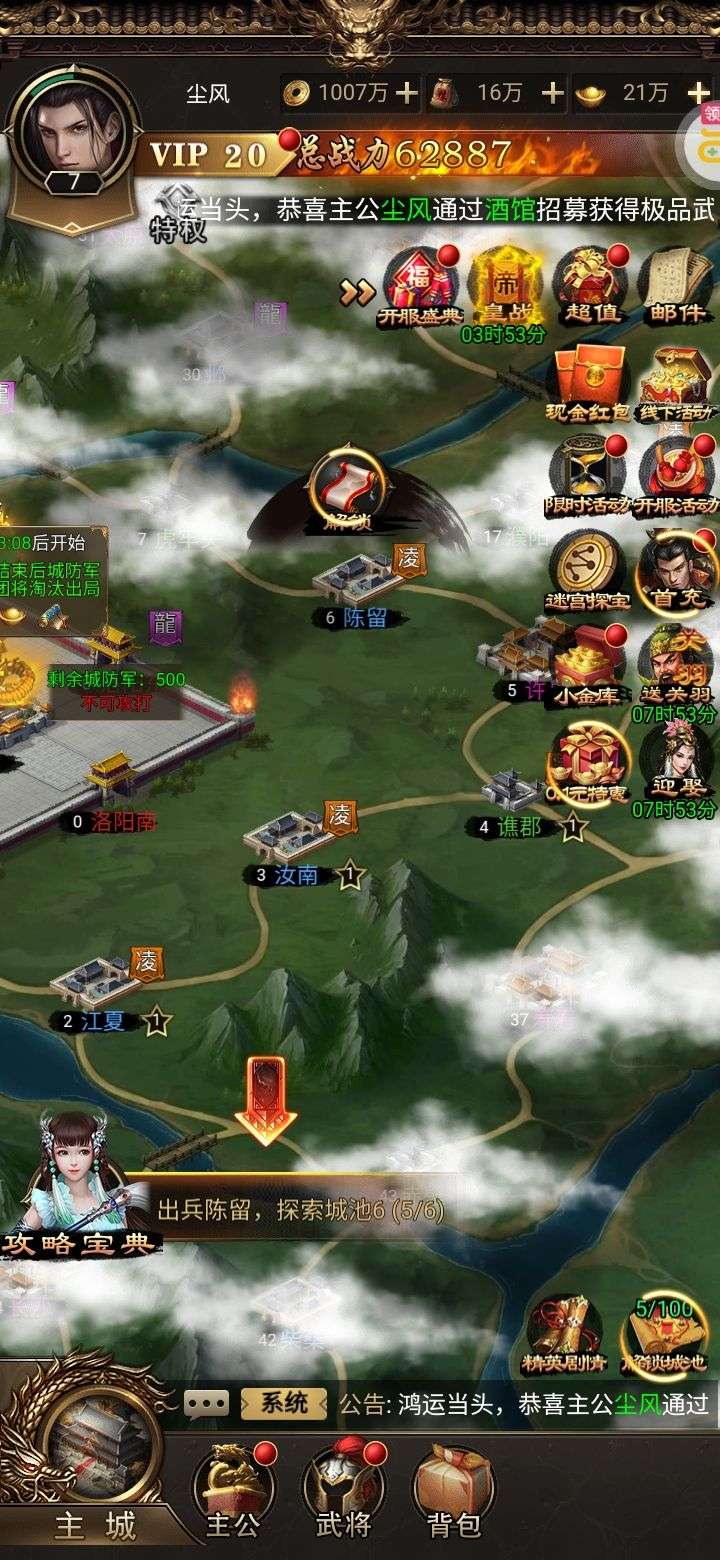Open the 超值 gift box offer
The height and width of the screenshot is (1560, 720).
[591, 283]
